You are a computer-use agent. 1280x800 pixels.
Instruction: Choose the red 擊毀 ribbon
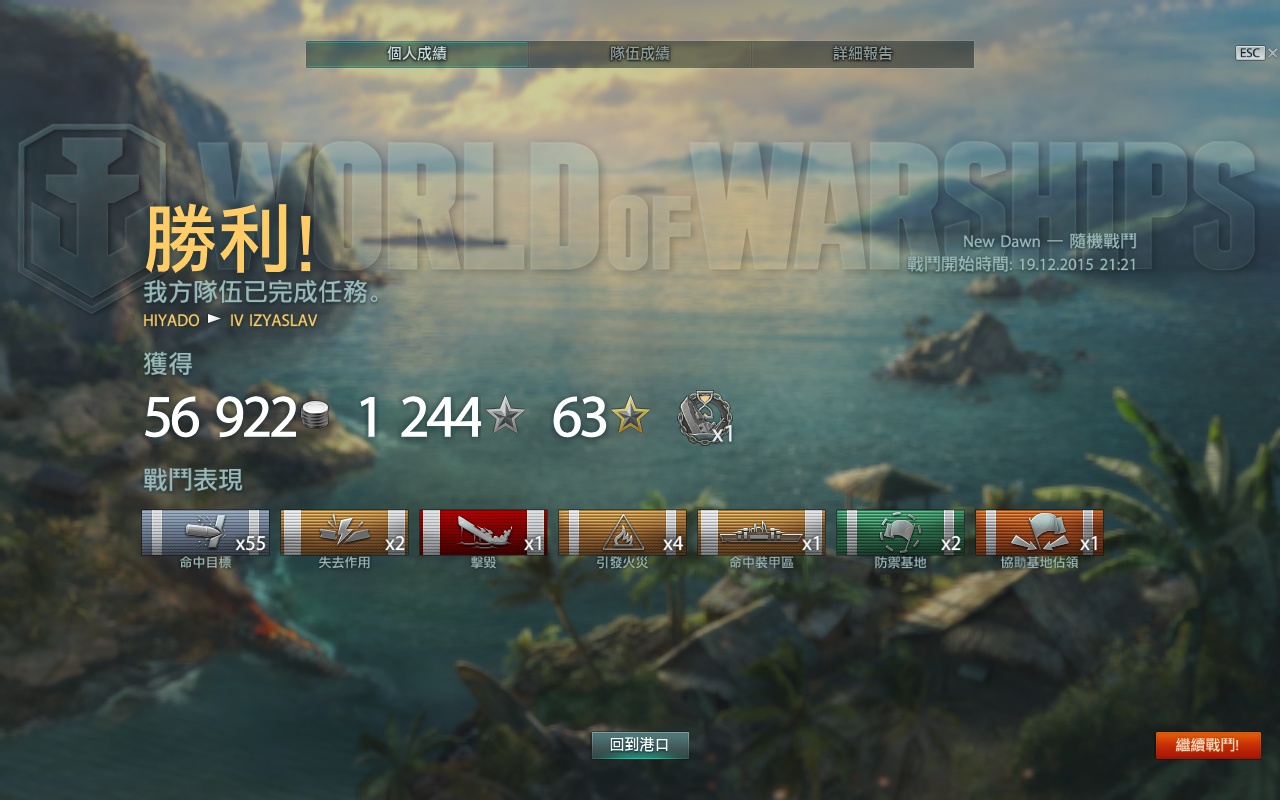483,532
